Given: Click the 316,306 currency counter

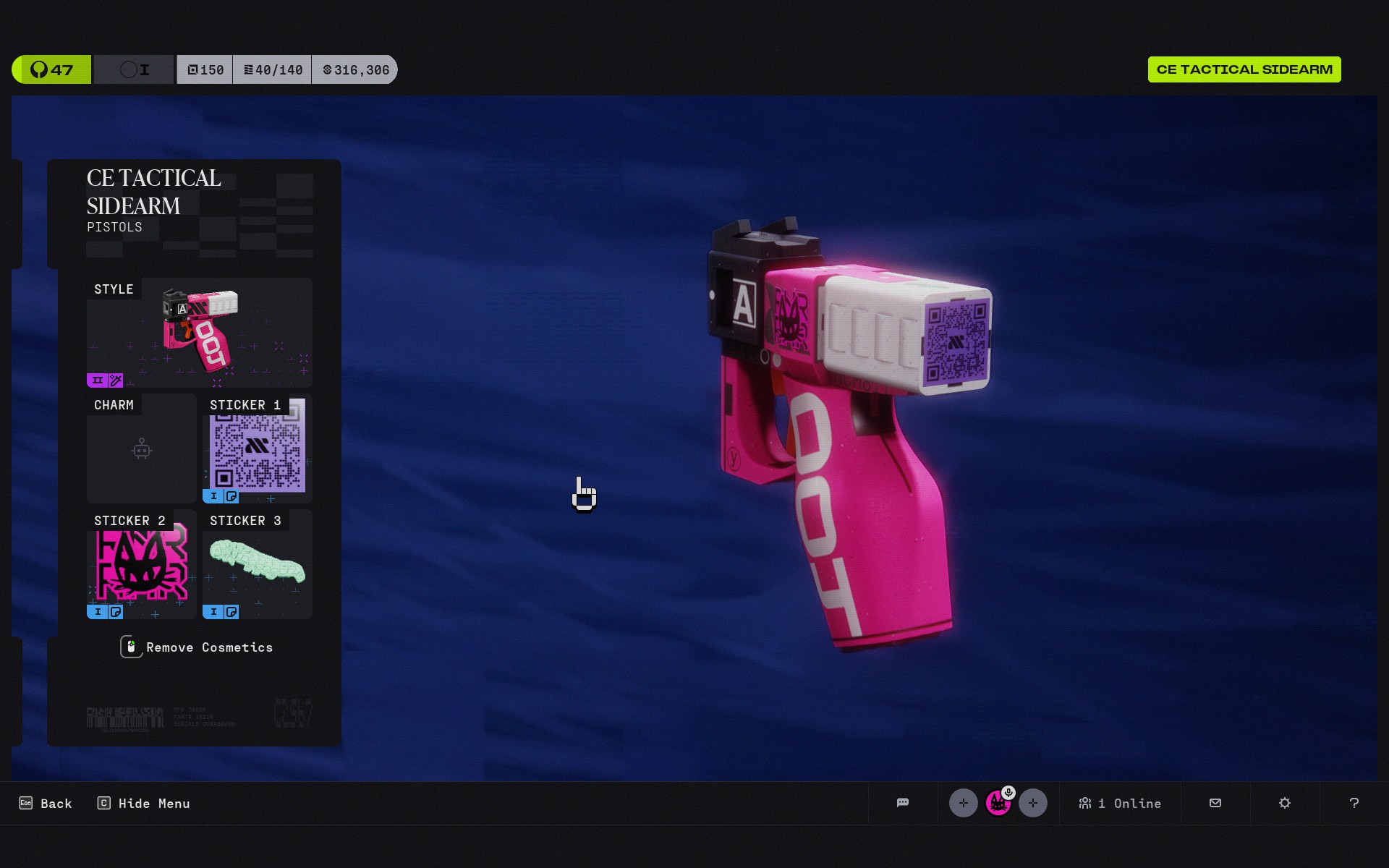Looking at the screenshot, I should [x=355, y=70].
